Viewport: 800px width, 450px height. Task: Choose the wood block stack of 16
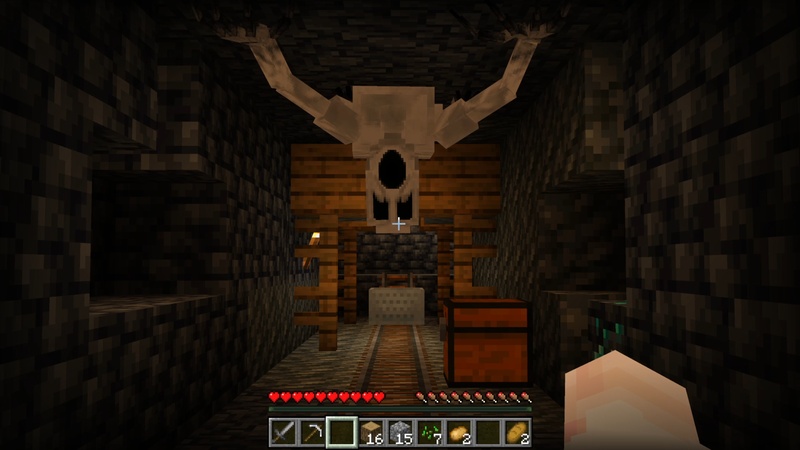[371, 432]
